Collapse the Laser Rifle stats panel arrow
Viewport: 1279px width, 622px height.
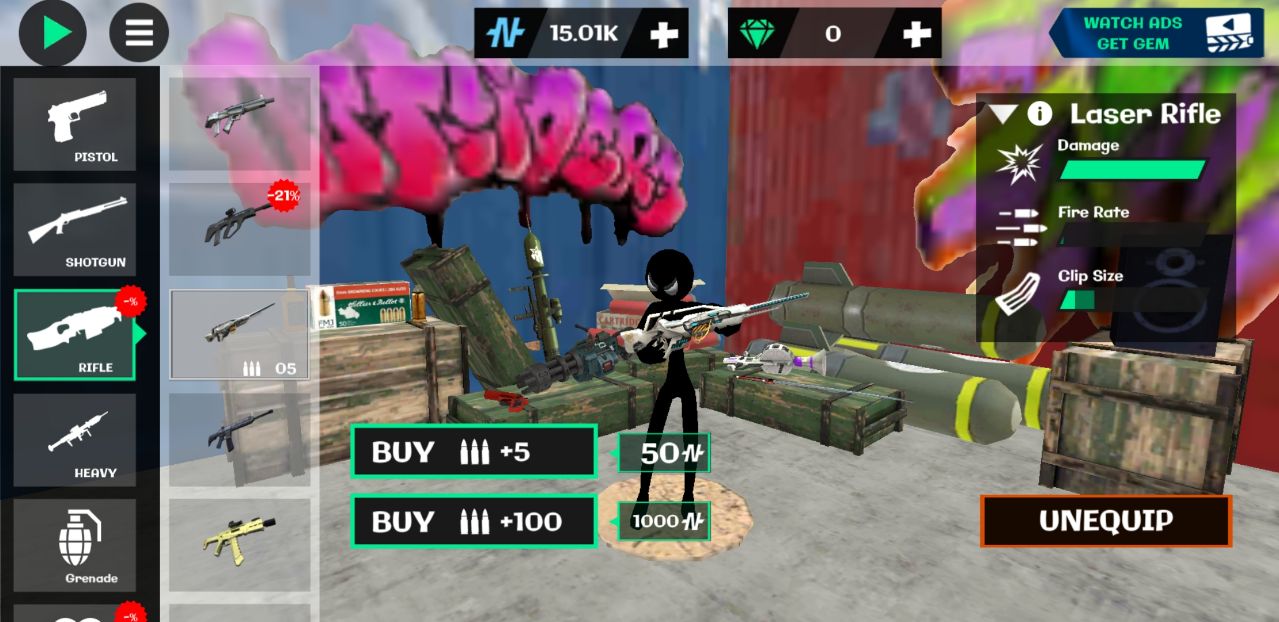[x=1003, y=113]
